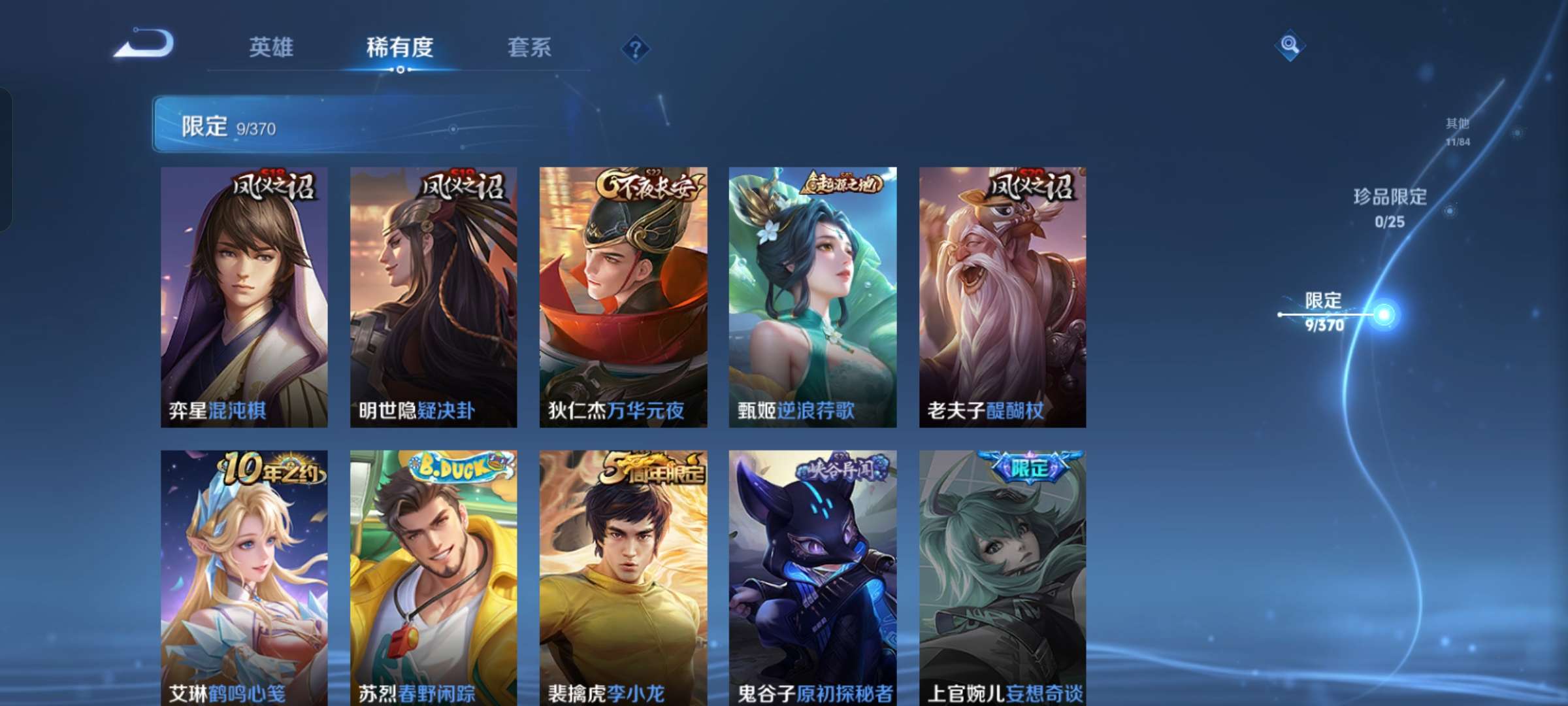1568x706 pixels.
Task: Switch to the 套系 tab
Action: click(531, 47)
